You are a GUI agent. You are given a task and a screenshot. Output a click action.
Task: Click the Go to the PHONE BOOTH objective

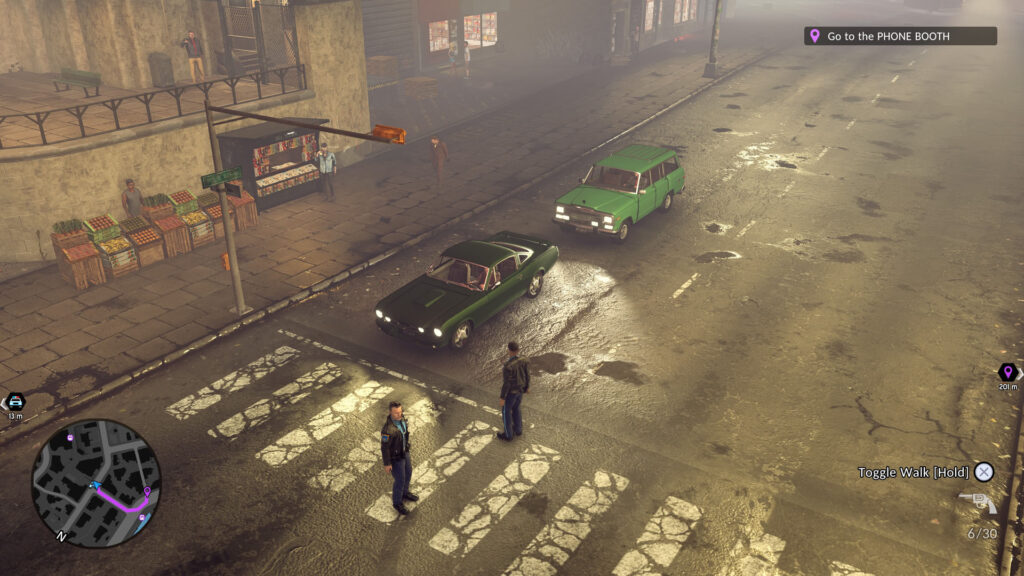[899, 36]
